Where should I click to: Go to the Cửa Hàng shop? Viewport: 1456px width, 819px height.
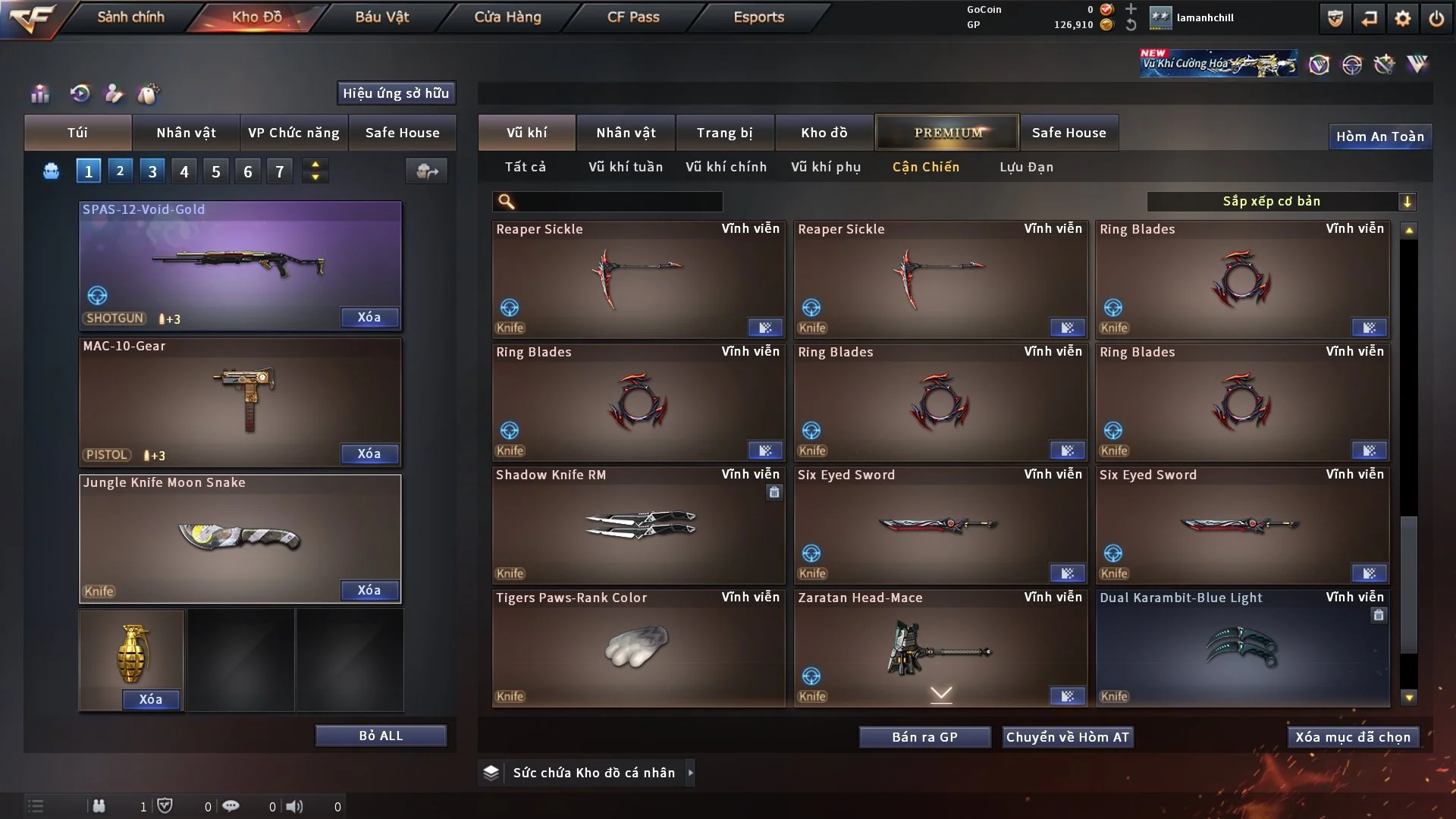[x=507, y=17]
